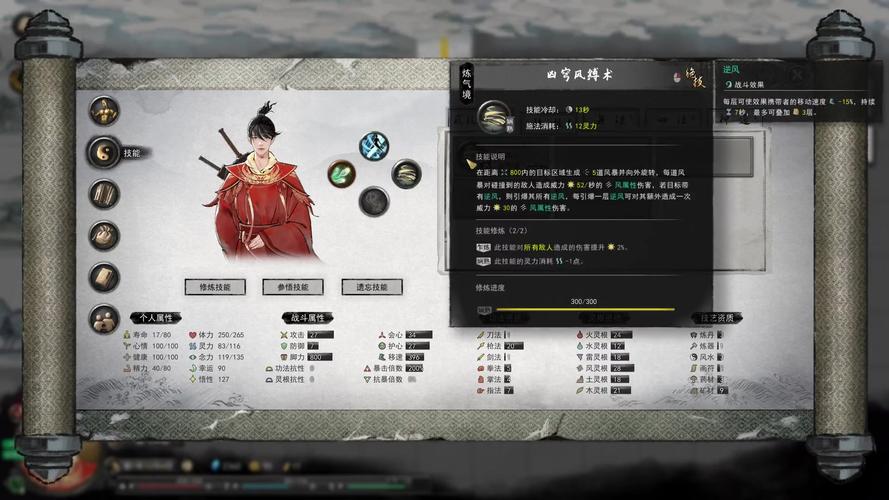The image size is (889, 500).
Task: Click the 修炼技能 button
Action: (215, 287)
